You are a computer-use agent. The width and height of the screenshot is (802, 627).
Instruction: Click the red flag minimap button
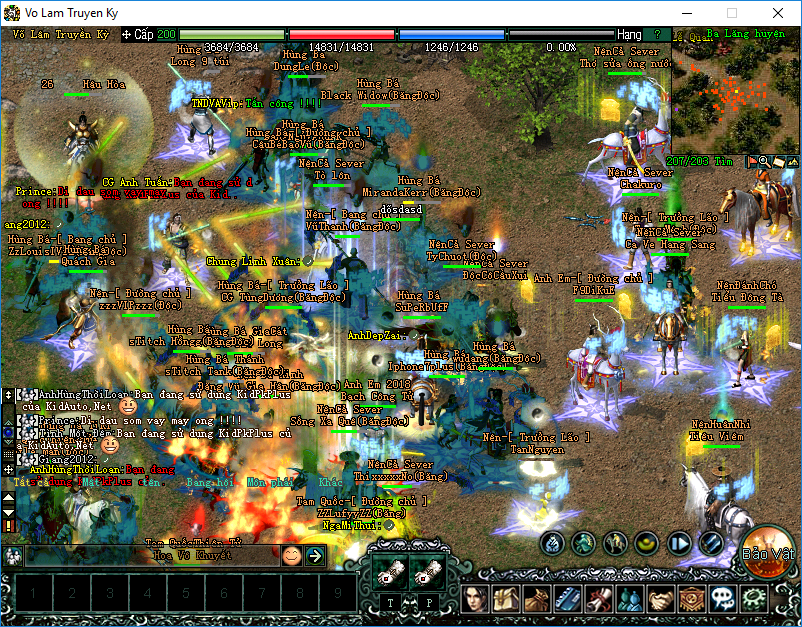tap(752, 161)
